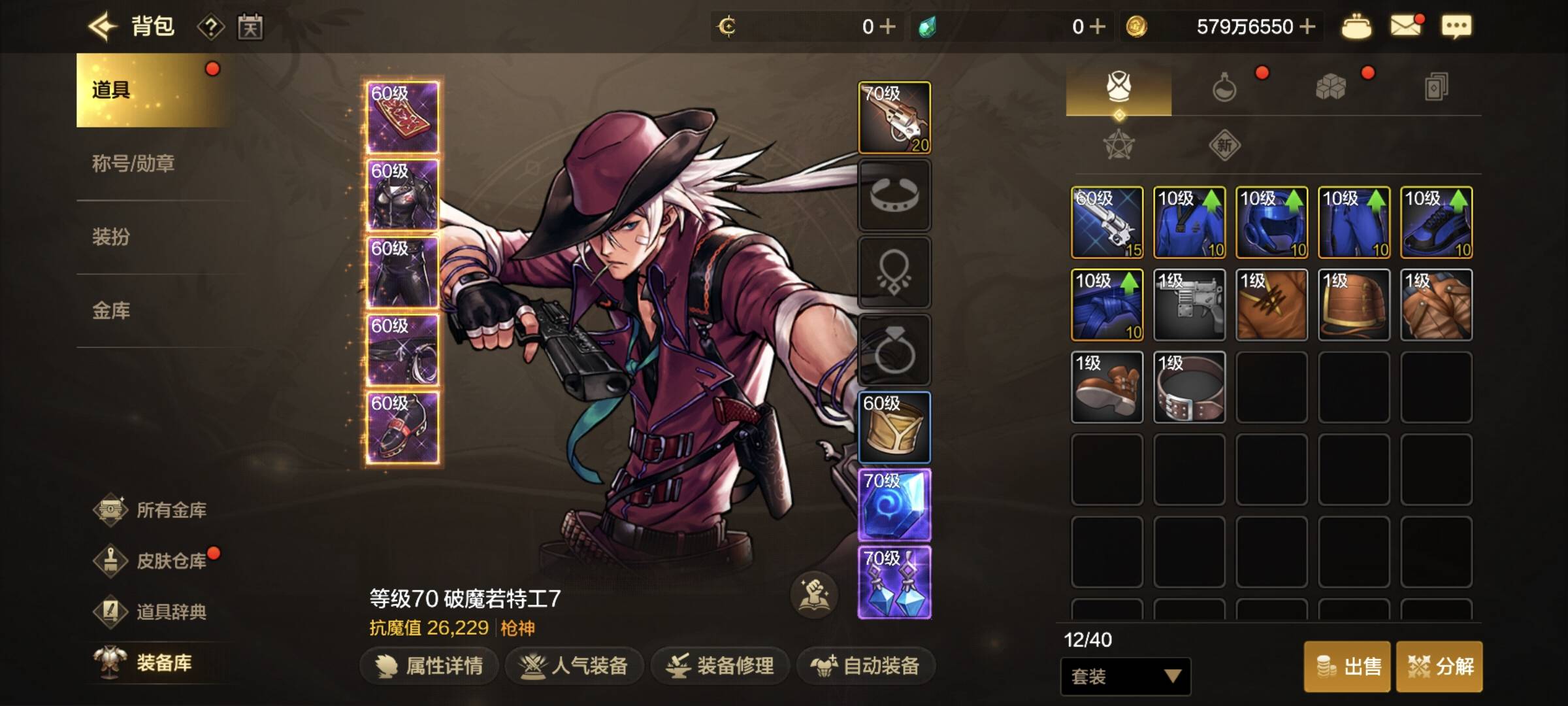1568x706 pixels.
Task: Open 人气装备 popular equipment
Action: pos(574,666)
